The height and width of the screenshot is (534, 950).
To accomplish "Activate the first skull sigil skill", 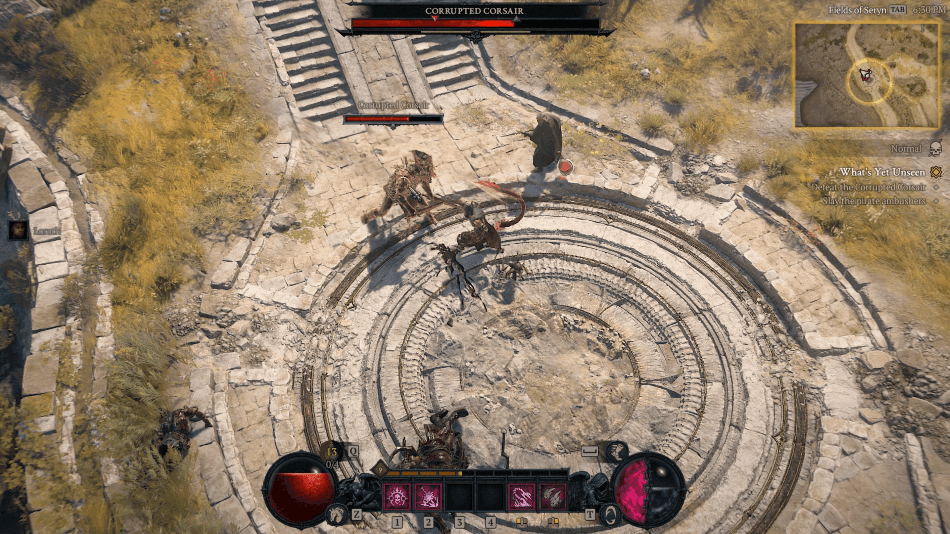I will (x=397, y=496).
